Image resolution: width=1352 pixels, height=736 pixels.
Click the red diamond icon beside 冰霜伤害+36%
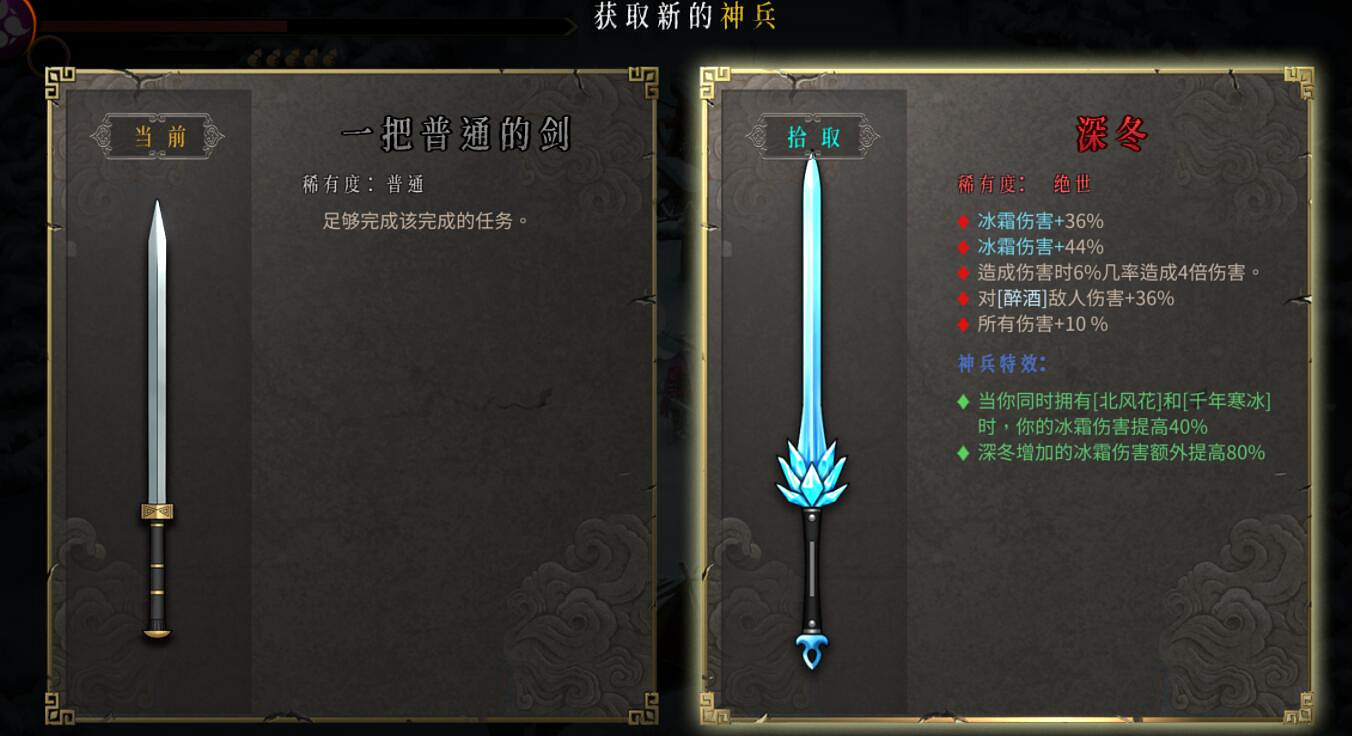pos(963,222)
